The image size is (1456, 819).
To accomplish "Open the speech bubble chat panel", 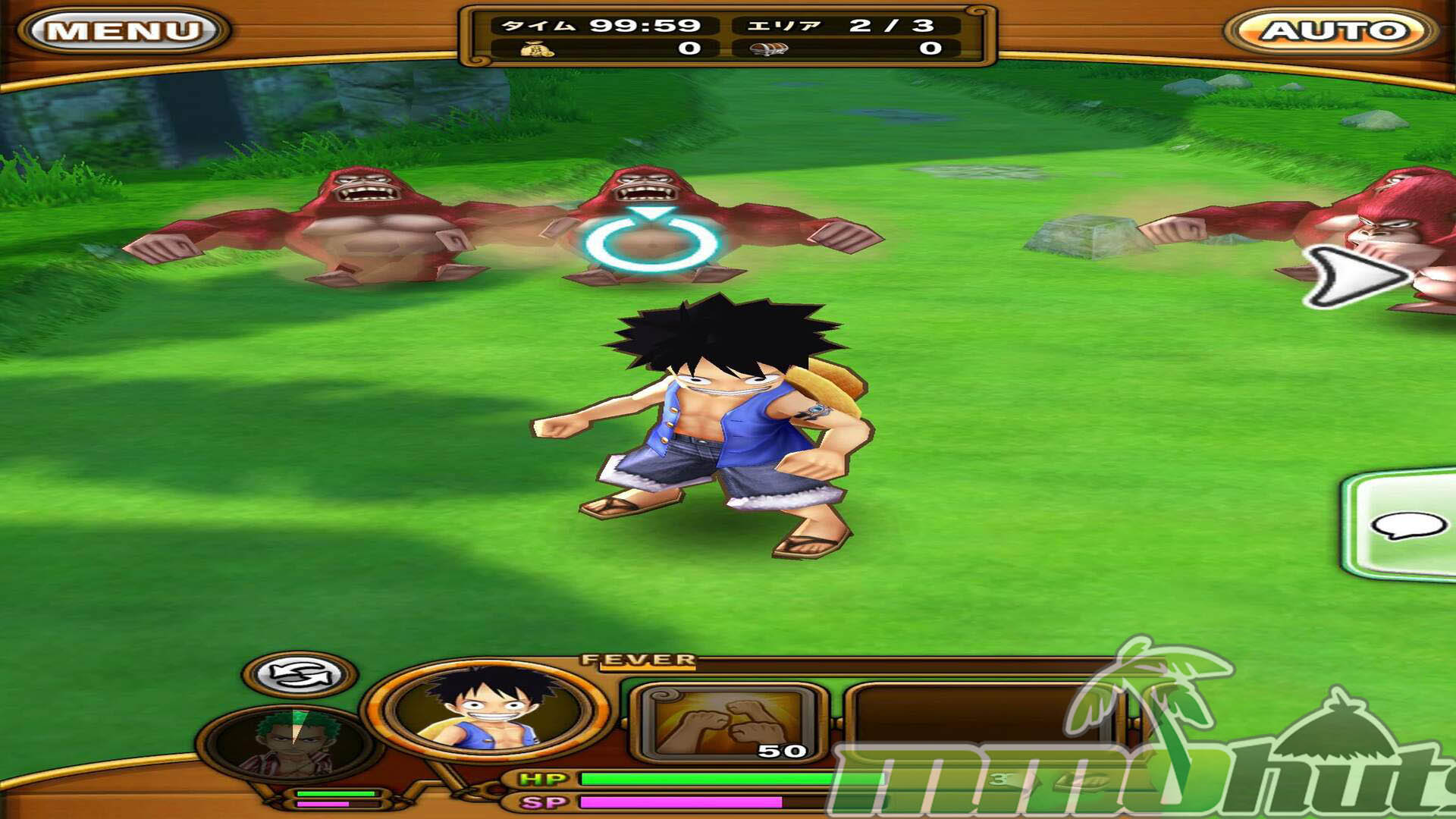I will [1406, 525].
